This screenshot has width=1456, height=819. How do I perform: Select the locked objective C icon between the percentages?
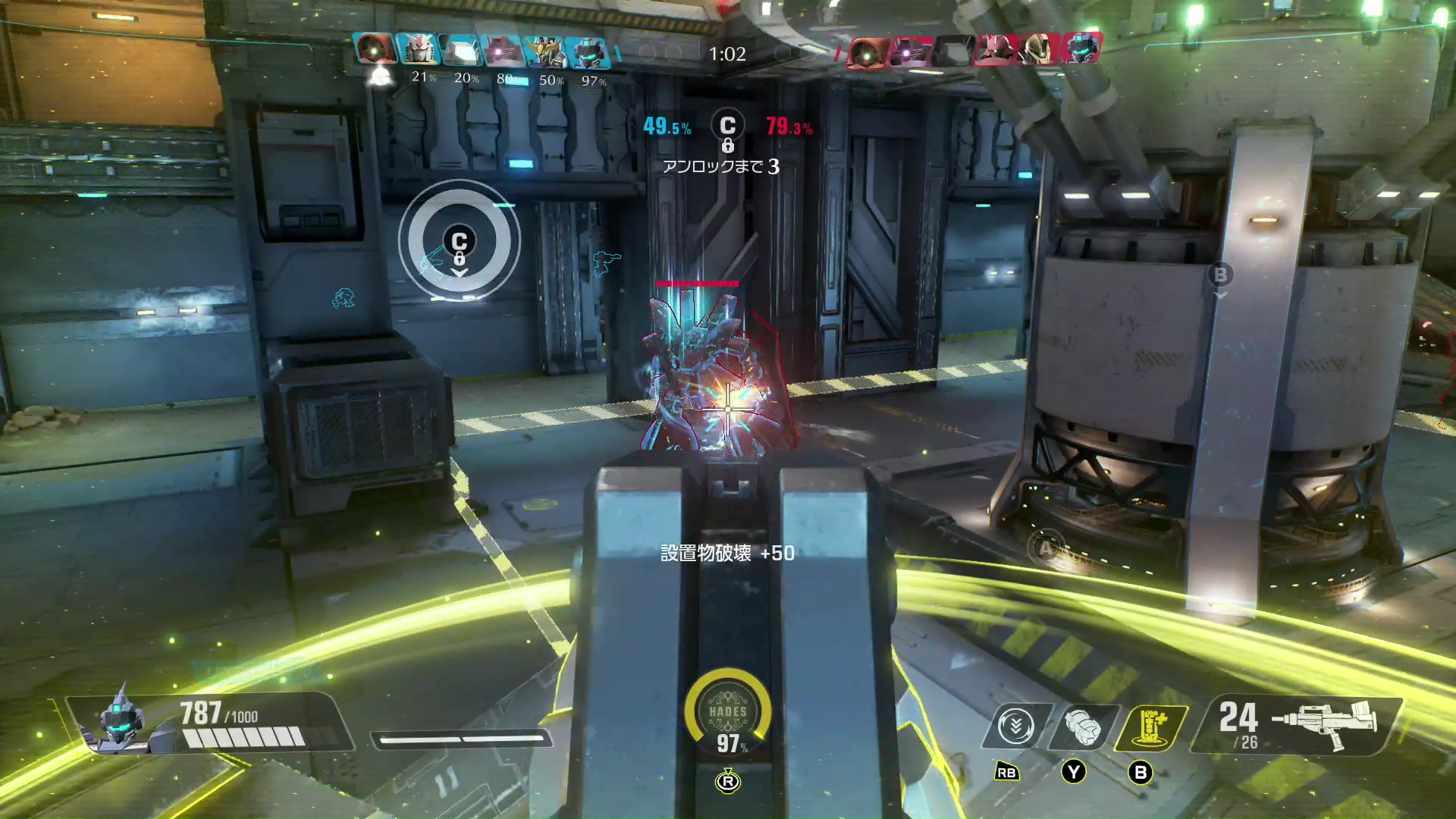tap(727, 127)
